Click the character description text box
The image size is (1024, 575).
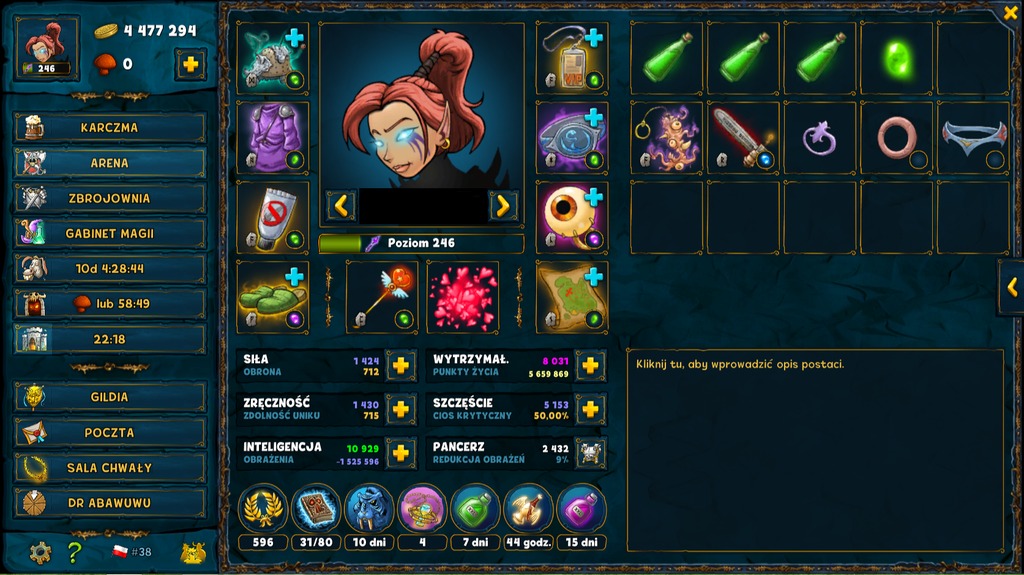(814, 450)
